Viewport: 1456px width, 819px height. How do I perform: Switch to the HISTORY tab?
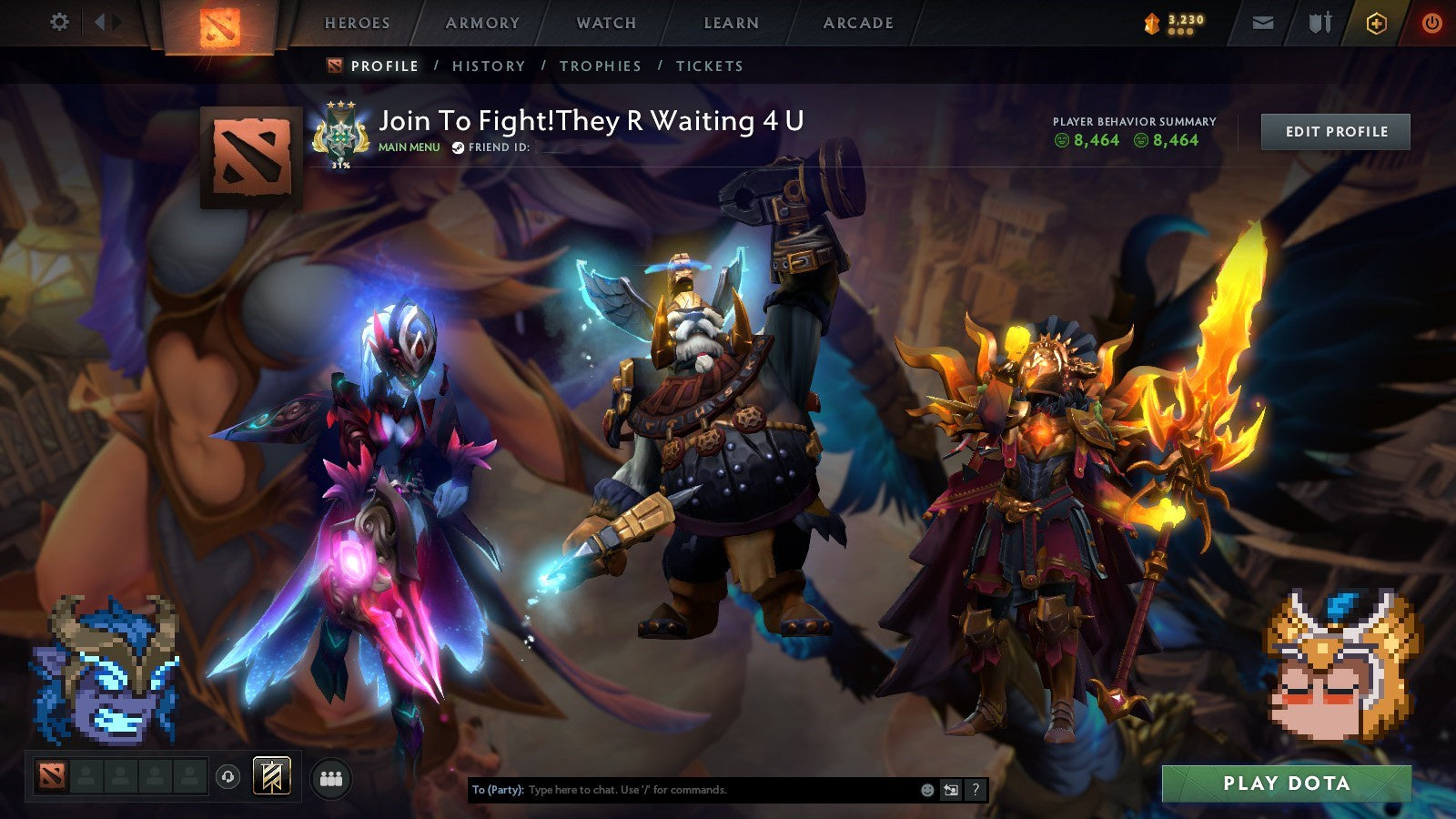click(x=489, y=66)
